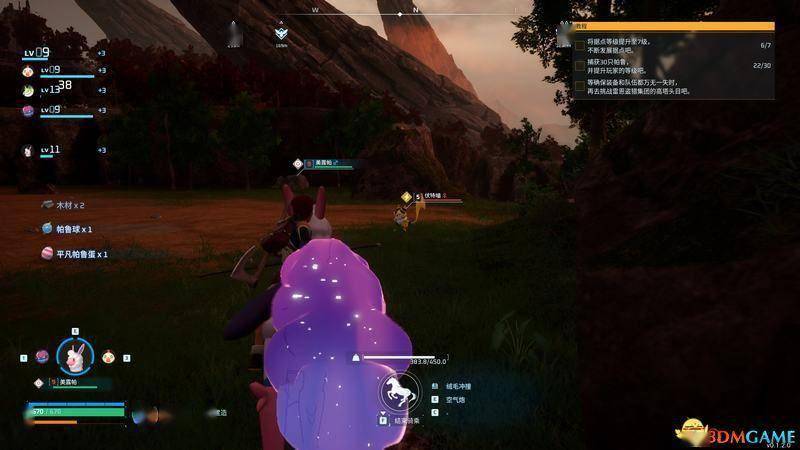Switch to the Chikipi Pal on the wheel's right
Viewport: 800px width, 450px height.
tap(108, 356)
